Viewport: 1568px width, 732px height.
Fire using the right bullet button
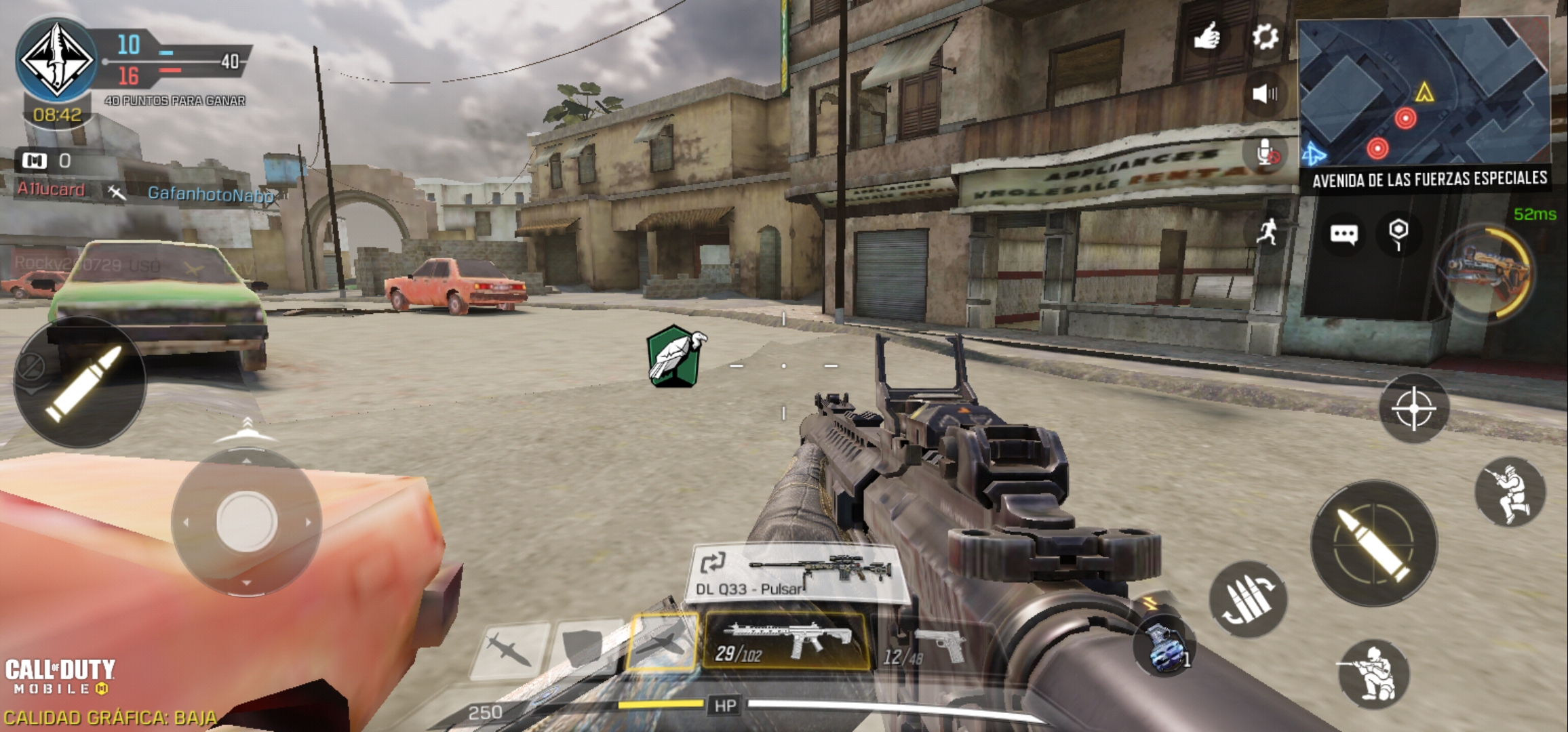pyautogui.click(x=1374, y=543)
